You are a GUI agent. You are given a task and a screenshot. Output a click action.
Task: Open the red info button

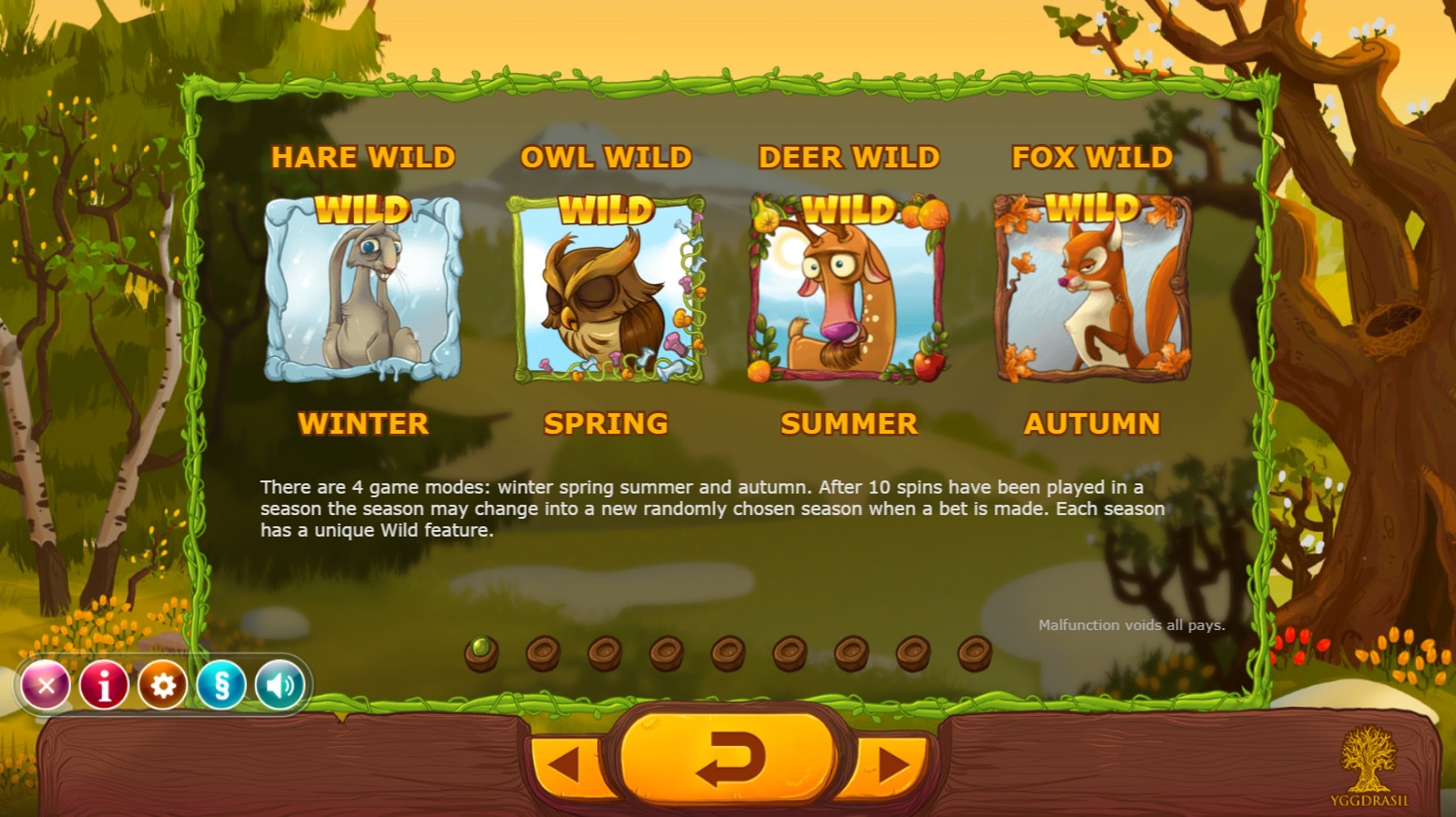pyautogui.click(x=104, y=686)
